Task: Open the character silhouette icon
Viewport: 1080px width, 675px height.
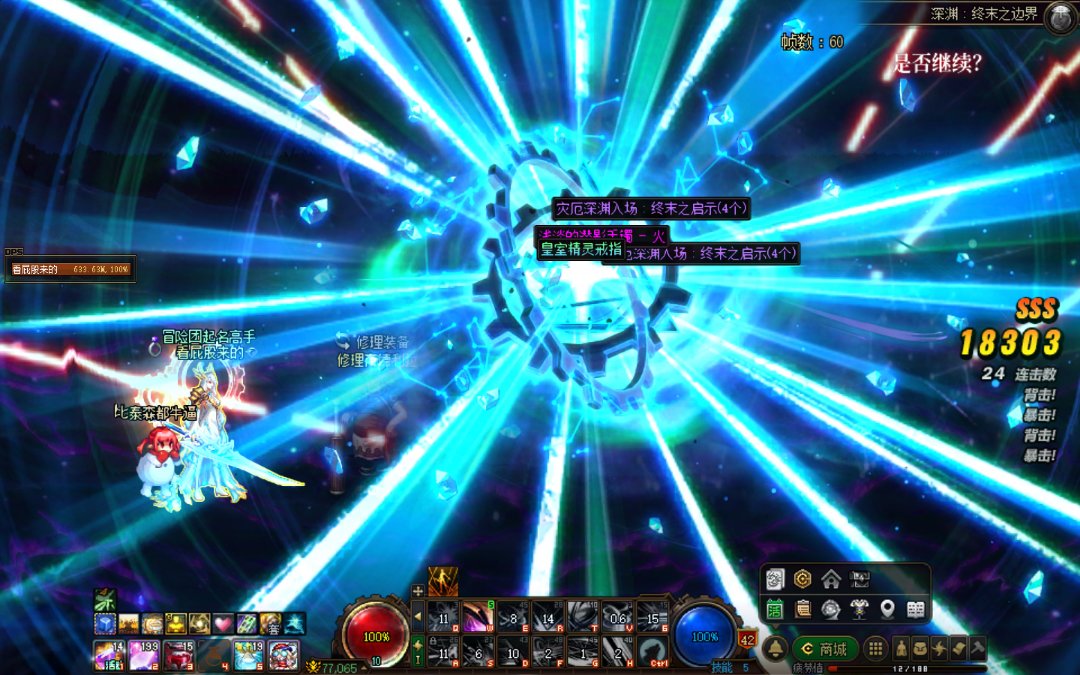Action: click(x=901, y=647)
